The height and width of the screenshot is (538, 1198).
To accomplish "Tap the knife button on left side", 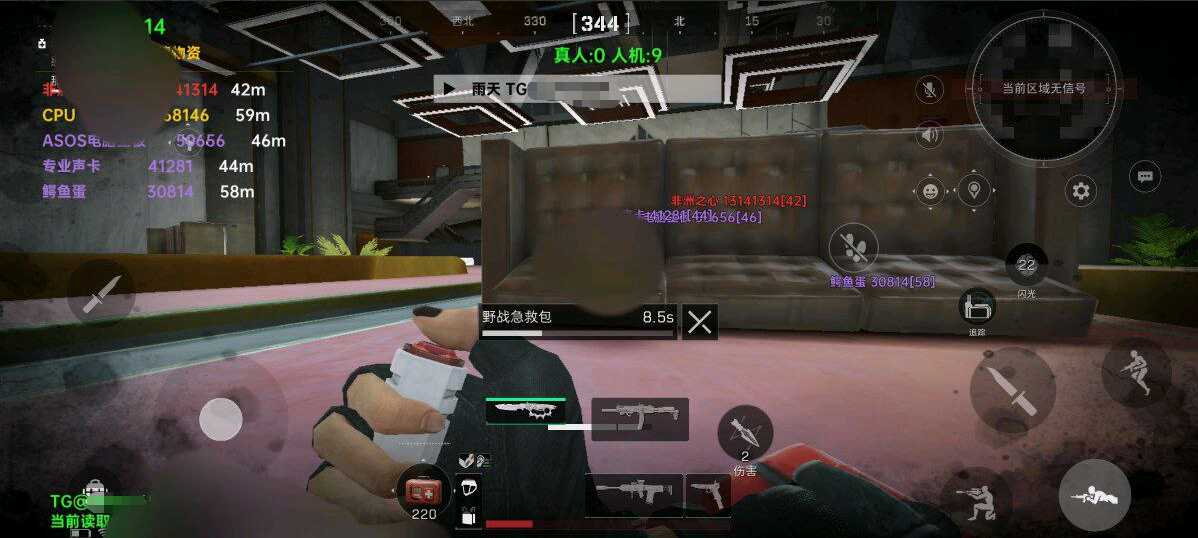I will pyautogui.click(x=101, y=292).
